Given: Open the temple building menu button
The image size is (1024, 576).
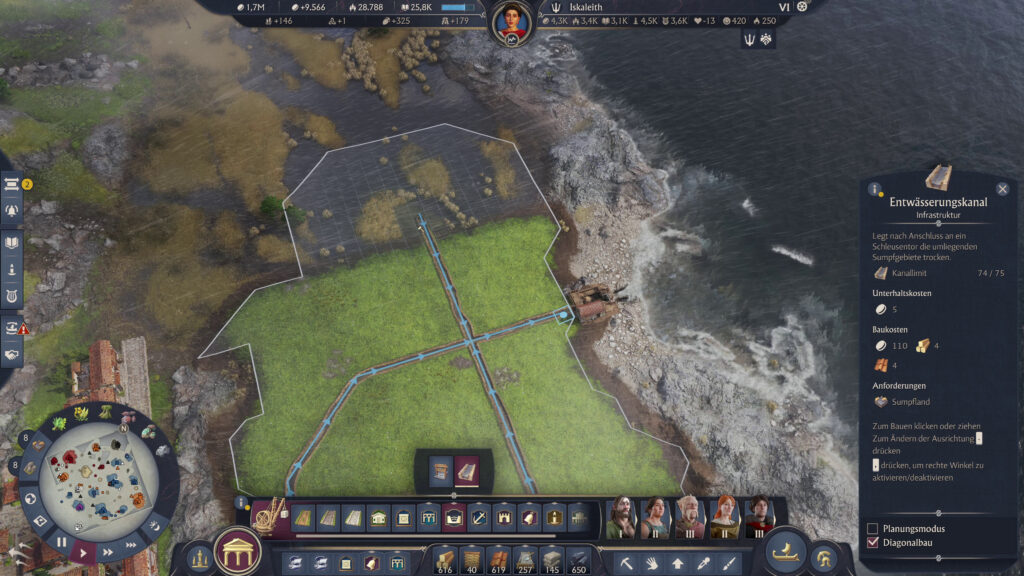Looking at the screenshot, I should 238,550.
